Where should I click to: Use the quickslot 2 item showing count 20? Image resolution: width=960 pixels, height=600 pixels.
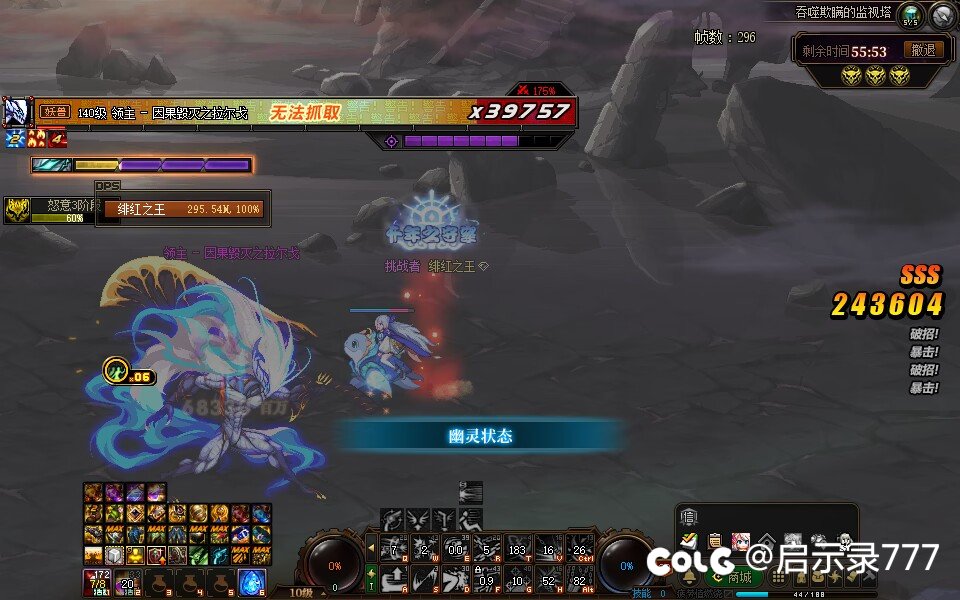127,582
